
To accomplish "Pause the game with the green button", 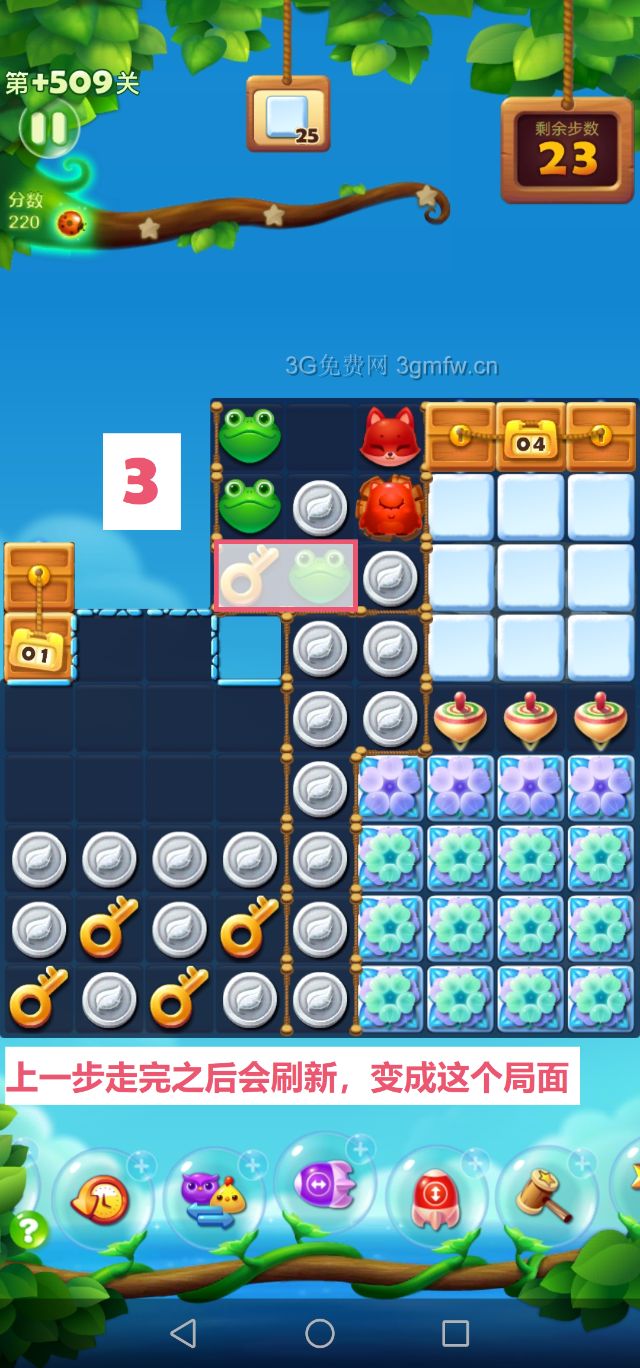I will pyautogui.click(x=47, y=128).
